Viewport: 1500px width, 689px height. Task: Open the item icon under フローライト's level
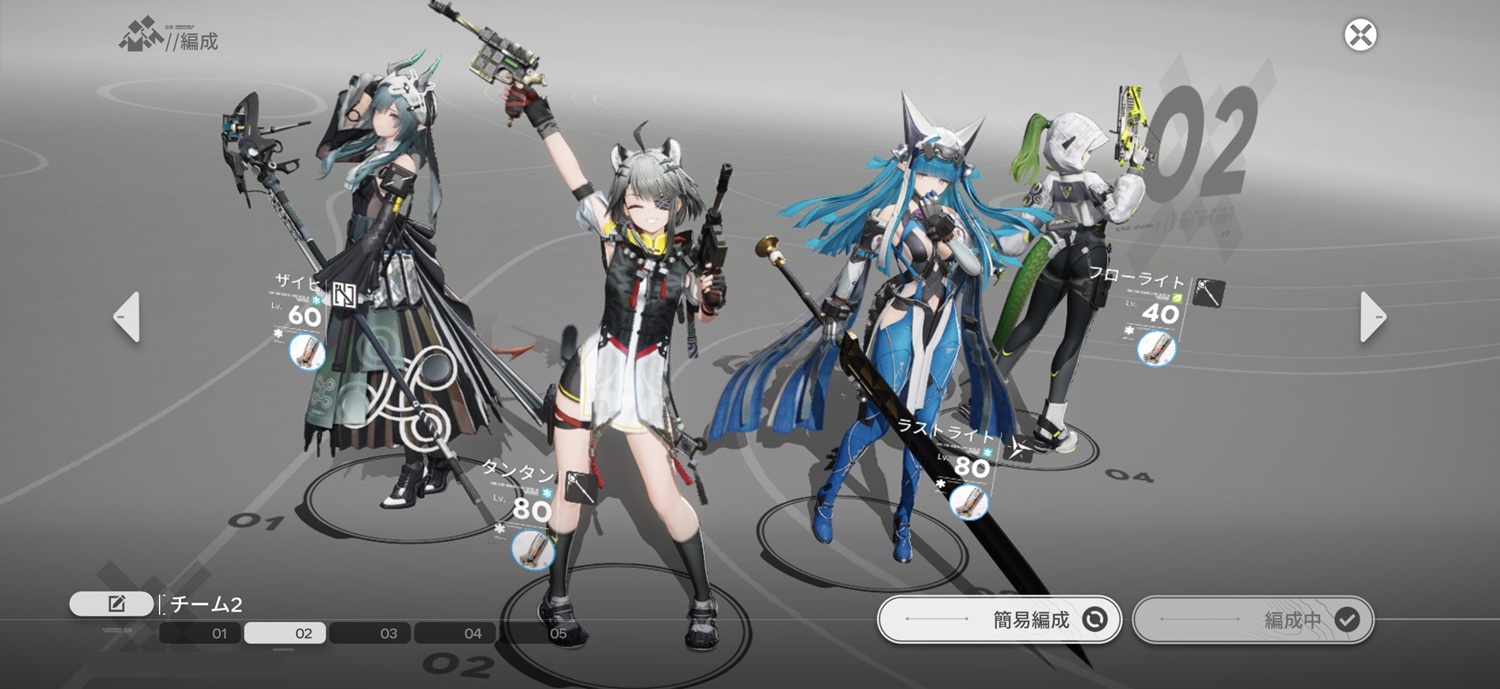[1157, 348]
